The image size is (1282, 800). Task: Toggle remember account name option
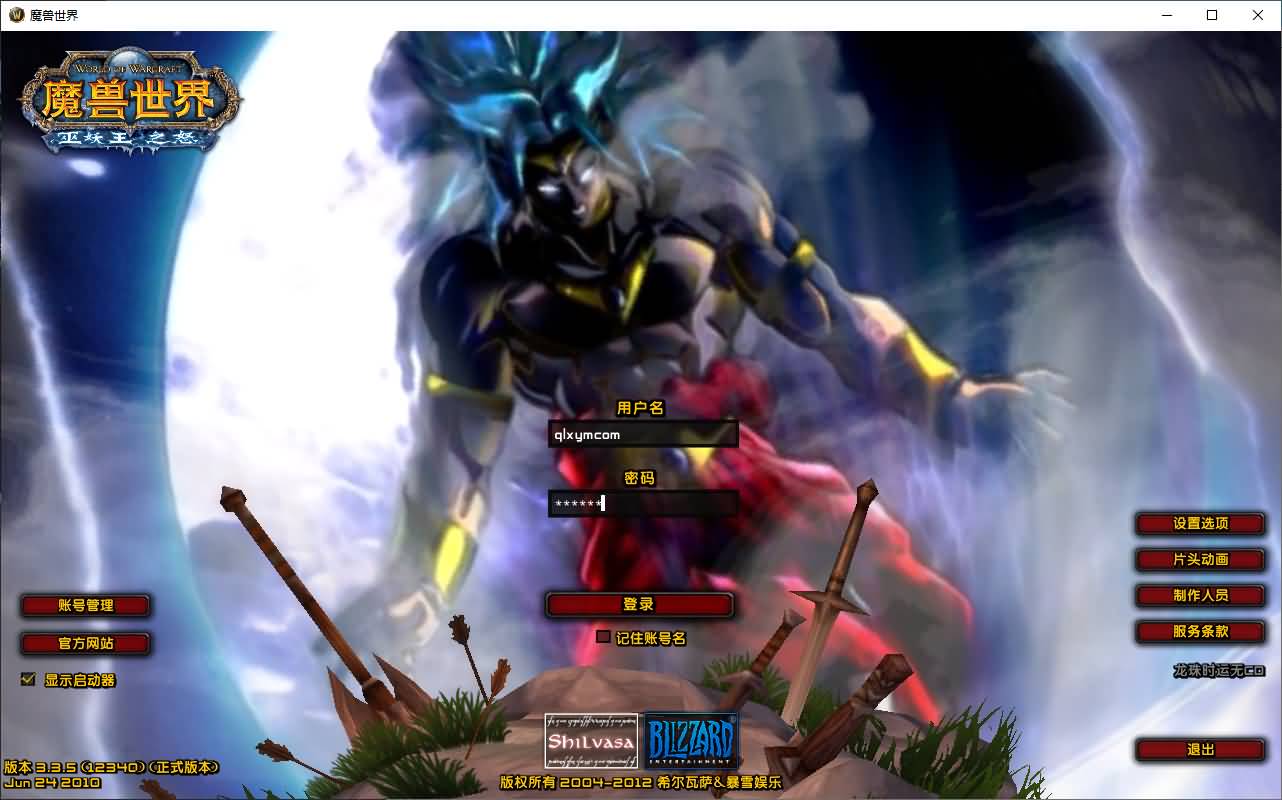click(603, 636)
